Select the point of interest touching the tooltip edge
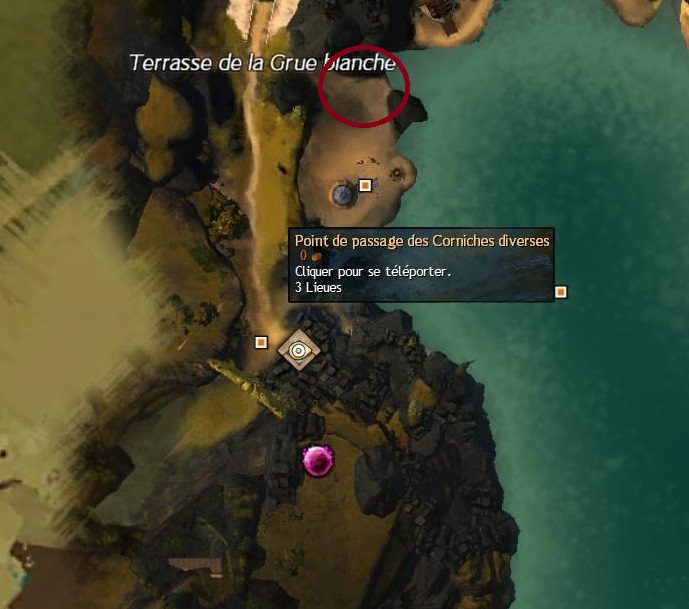The image size is (689, 609). point(561,292)
